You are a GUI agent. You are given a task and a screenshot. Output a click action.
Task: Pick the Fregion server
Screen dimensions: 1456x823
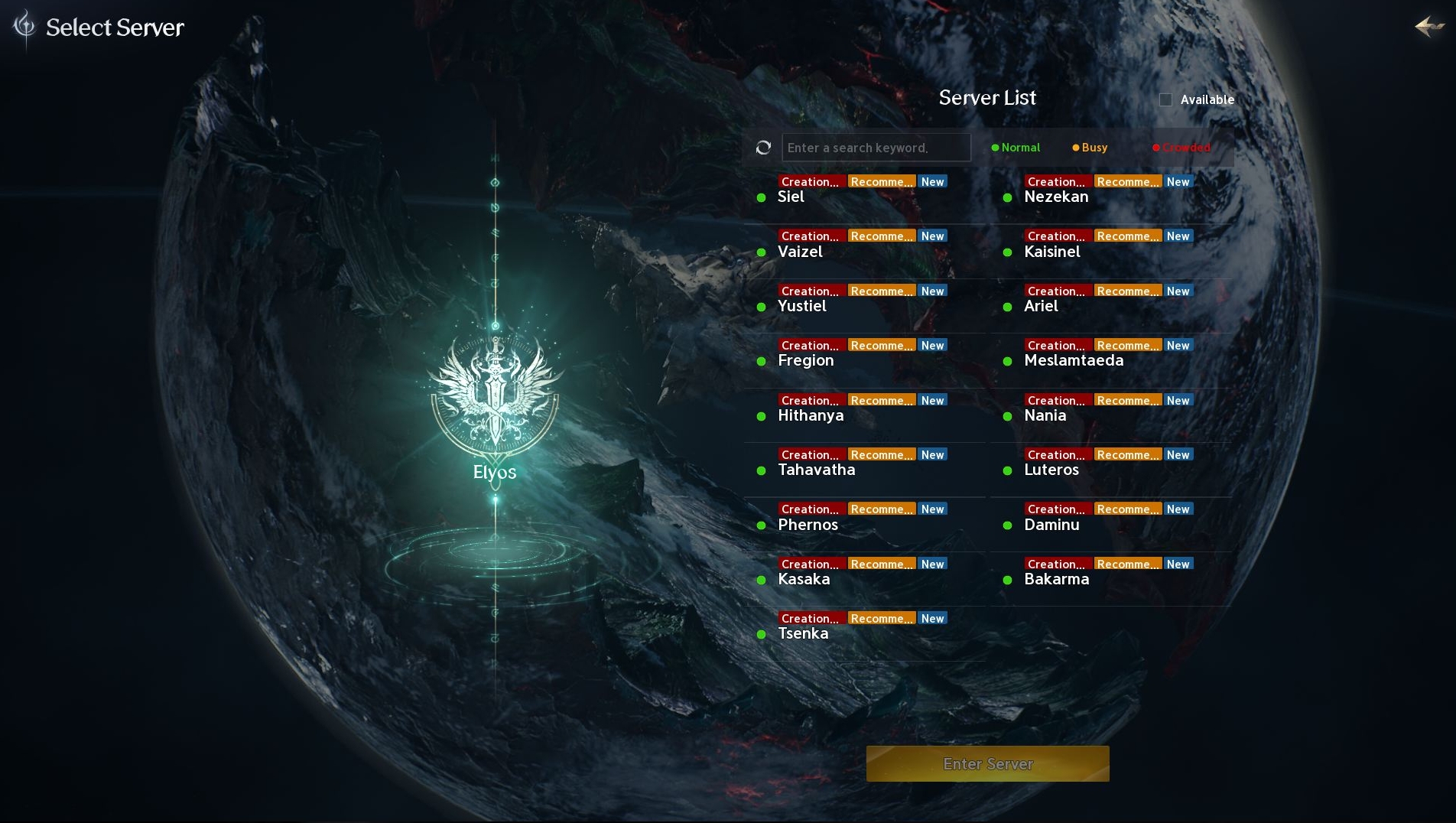[806, 360]
